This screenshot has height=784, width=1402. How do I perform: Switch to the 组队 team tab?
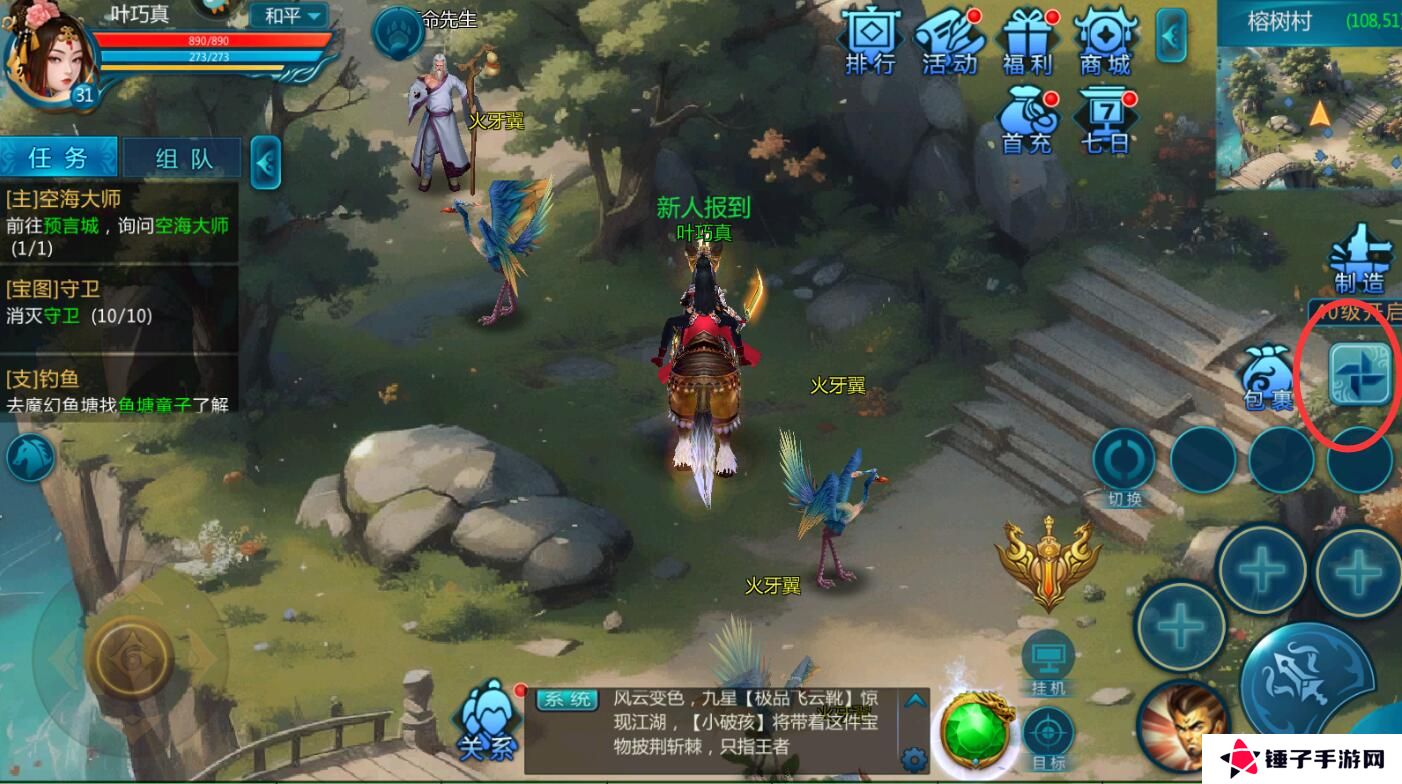[183, 157]
